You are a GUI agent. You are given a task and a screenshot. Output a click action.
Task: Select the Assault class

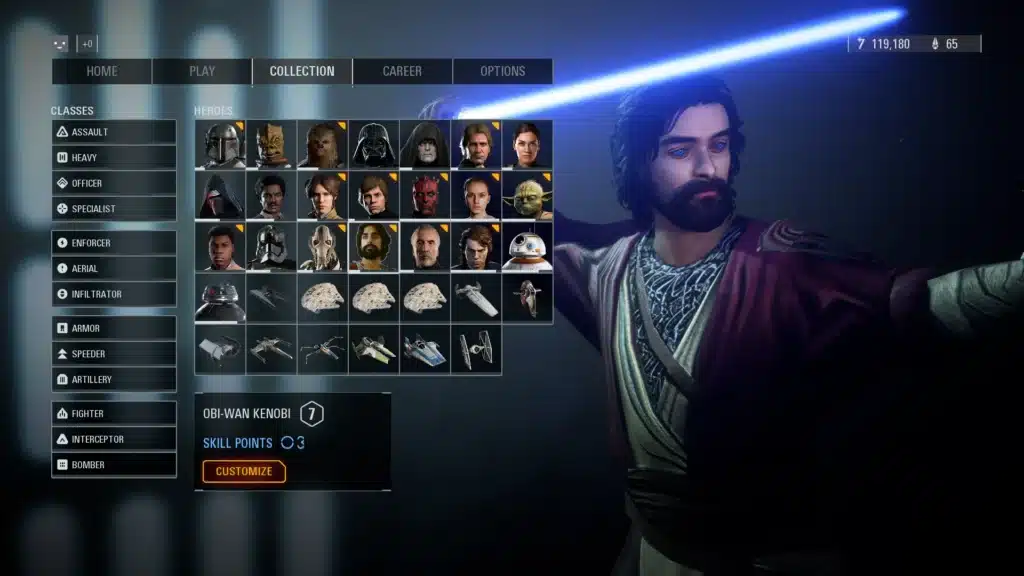pyautogui.click(x=114, y=132)
